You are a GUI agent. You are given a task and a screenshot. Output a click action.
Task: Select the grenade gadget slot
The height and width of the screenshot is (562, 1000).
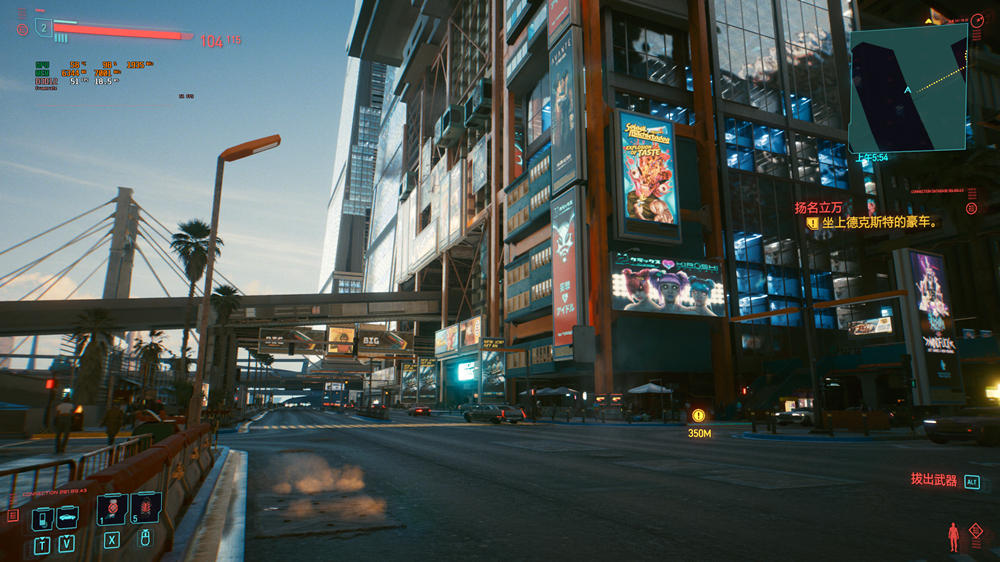click(145, 508)
